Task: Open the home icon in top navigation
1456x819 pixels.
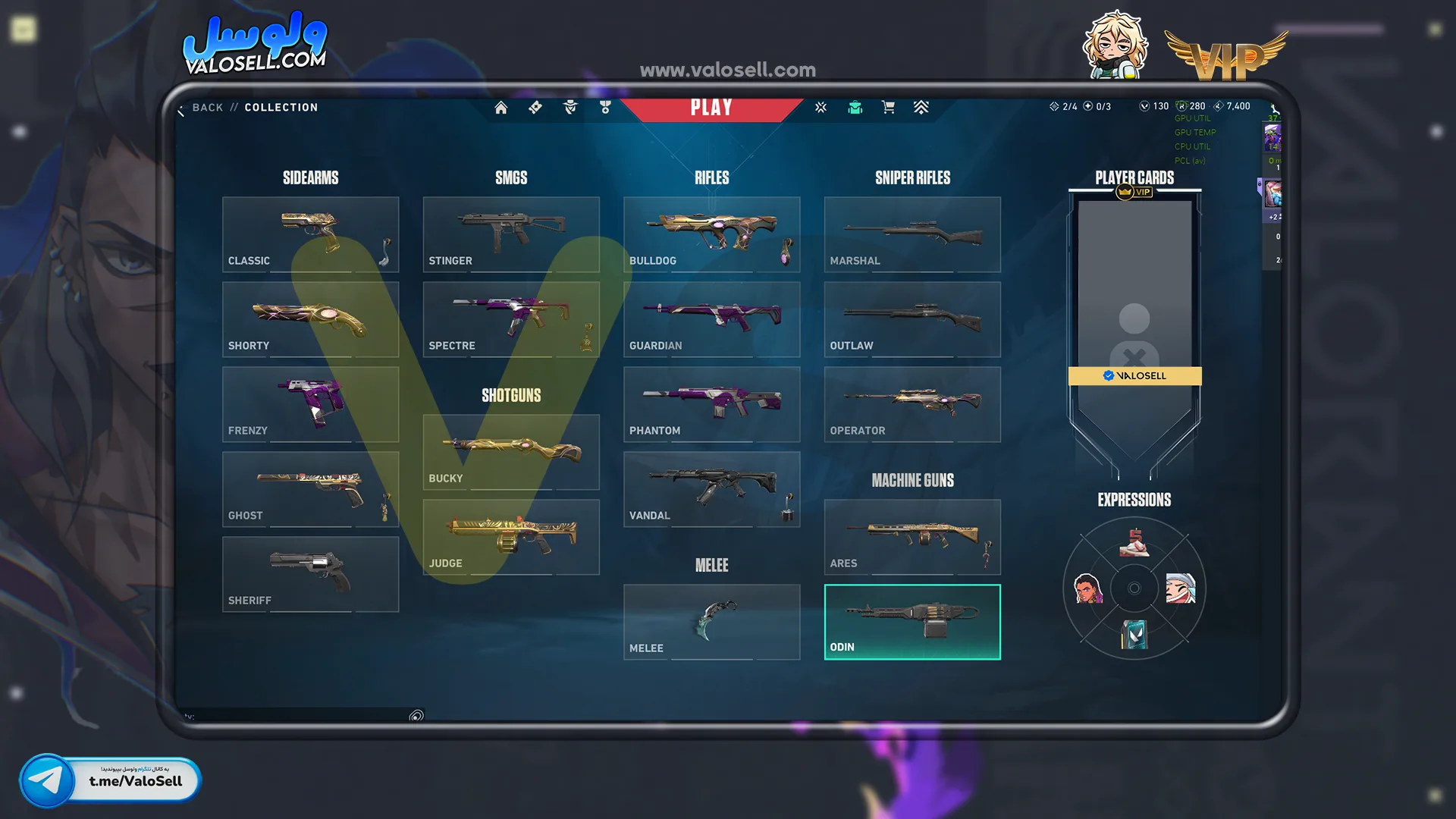Action: tap(501, 108)
